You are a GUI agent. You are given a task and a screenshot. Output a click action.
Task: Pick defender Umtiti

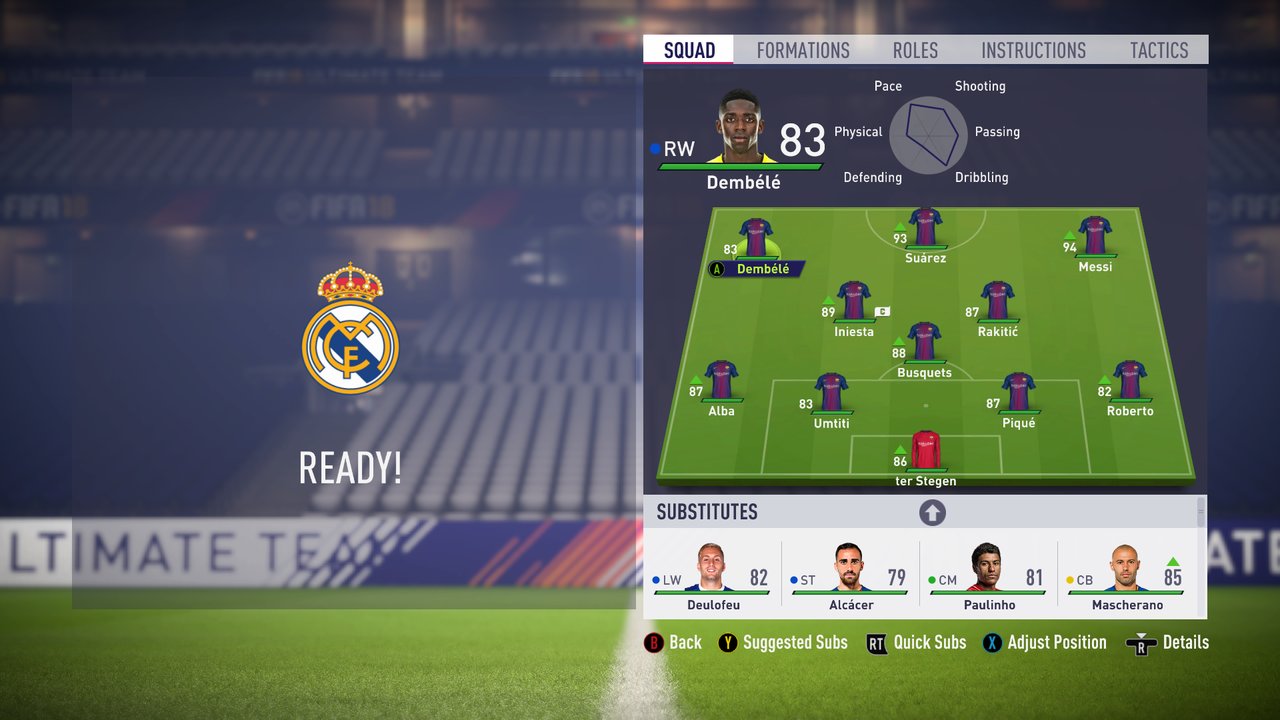tap(831, 395)
